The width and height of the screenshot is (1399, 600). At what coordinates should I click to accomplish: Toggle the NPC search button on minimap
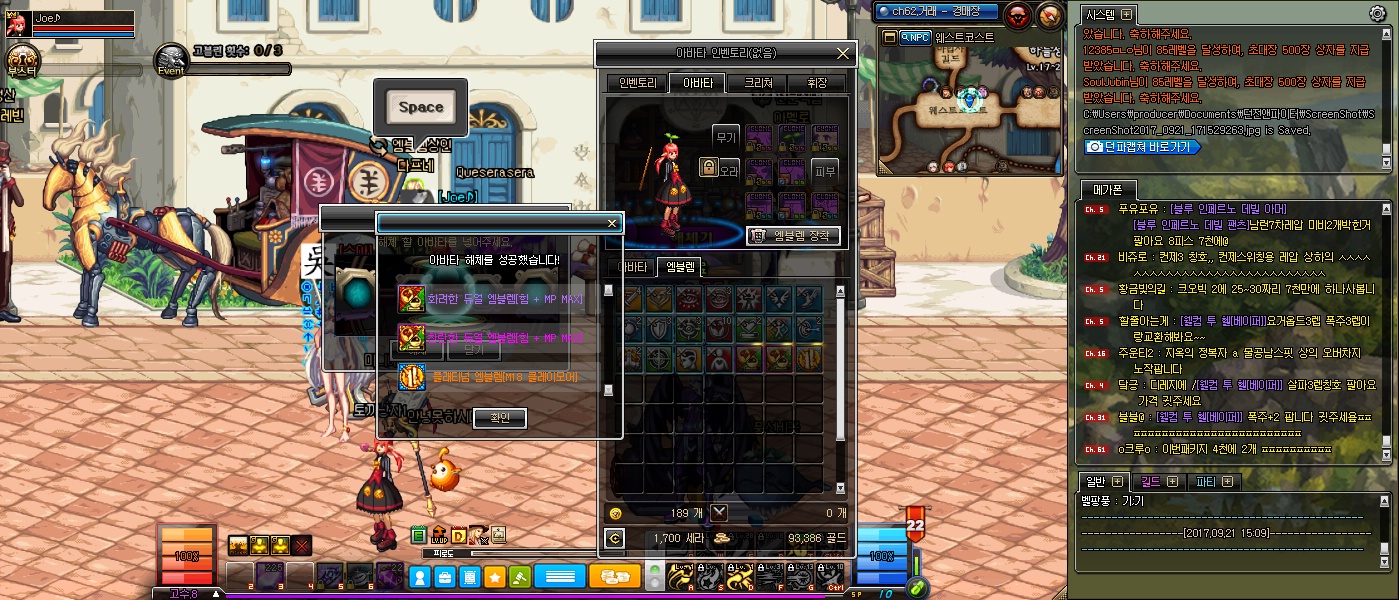pos(915,37)
